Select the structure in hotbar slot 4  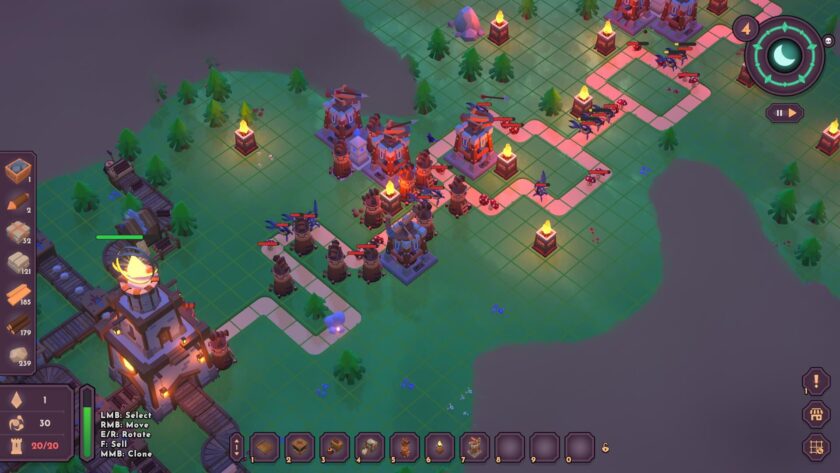coord(369,445)
